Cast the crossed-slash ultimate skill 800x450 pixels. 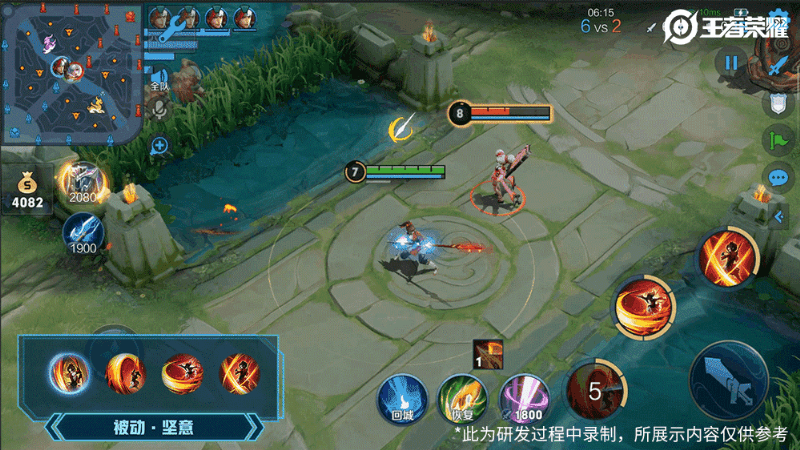727,256
